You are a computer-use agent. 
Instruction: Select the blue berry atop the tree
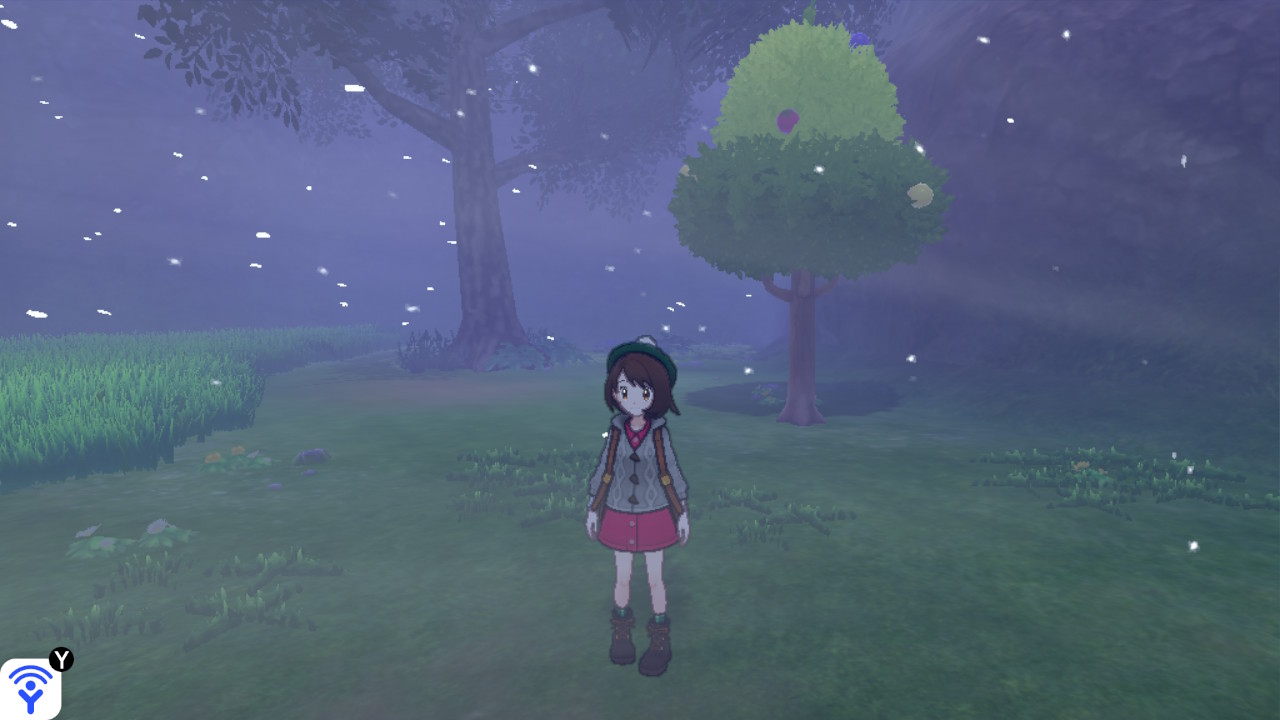pyautogui.click(x=858, y=38)
